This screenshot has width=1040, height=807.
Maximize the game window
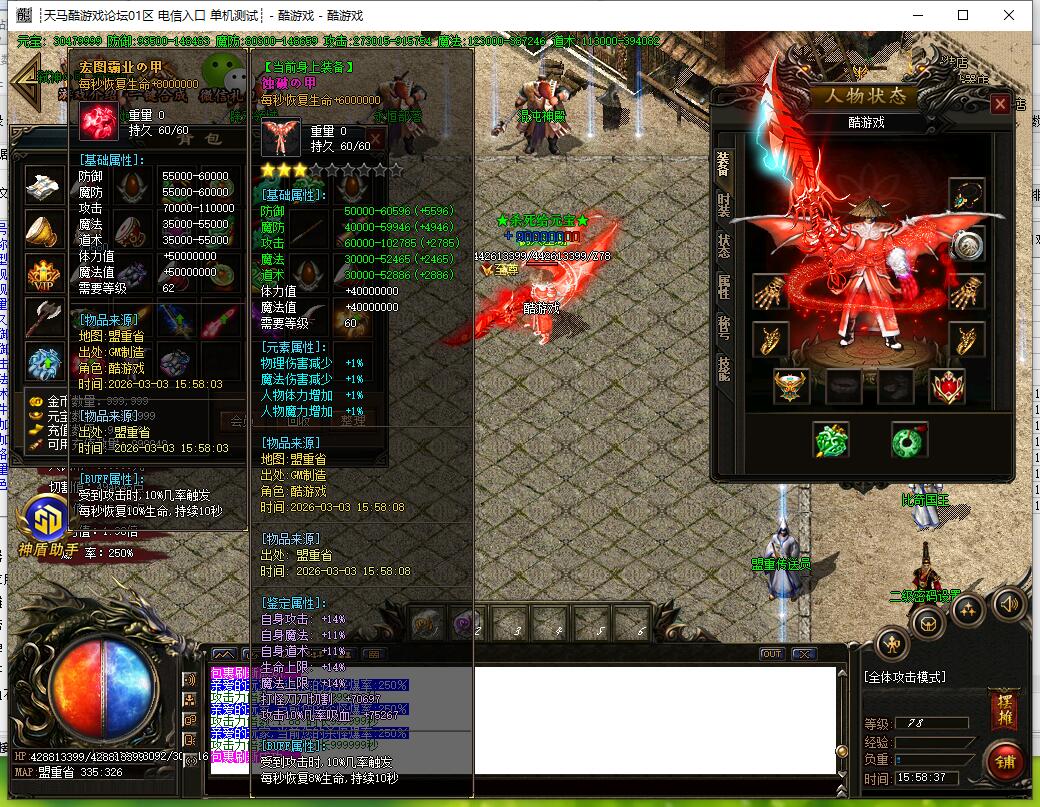pos(963,15)
